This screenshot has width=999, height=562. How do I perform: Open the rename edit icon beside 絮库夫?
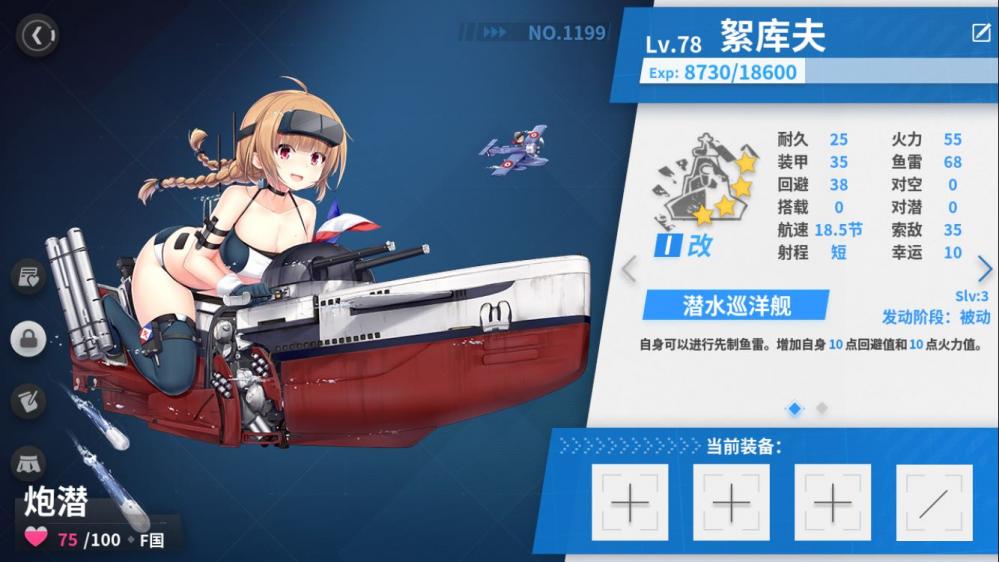981,33
